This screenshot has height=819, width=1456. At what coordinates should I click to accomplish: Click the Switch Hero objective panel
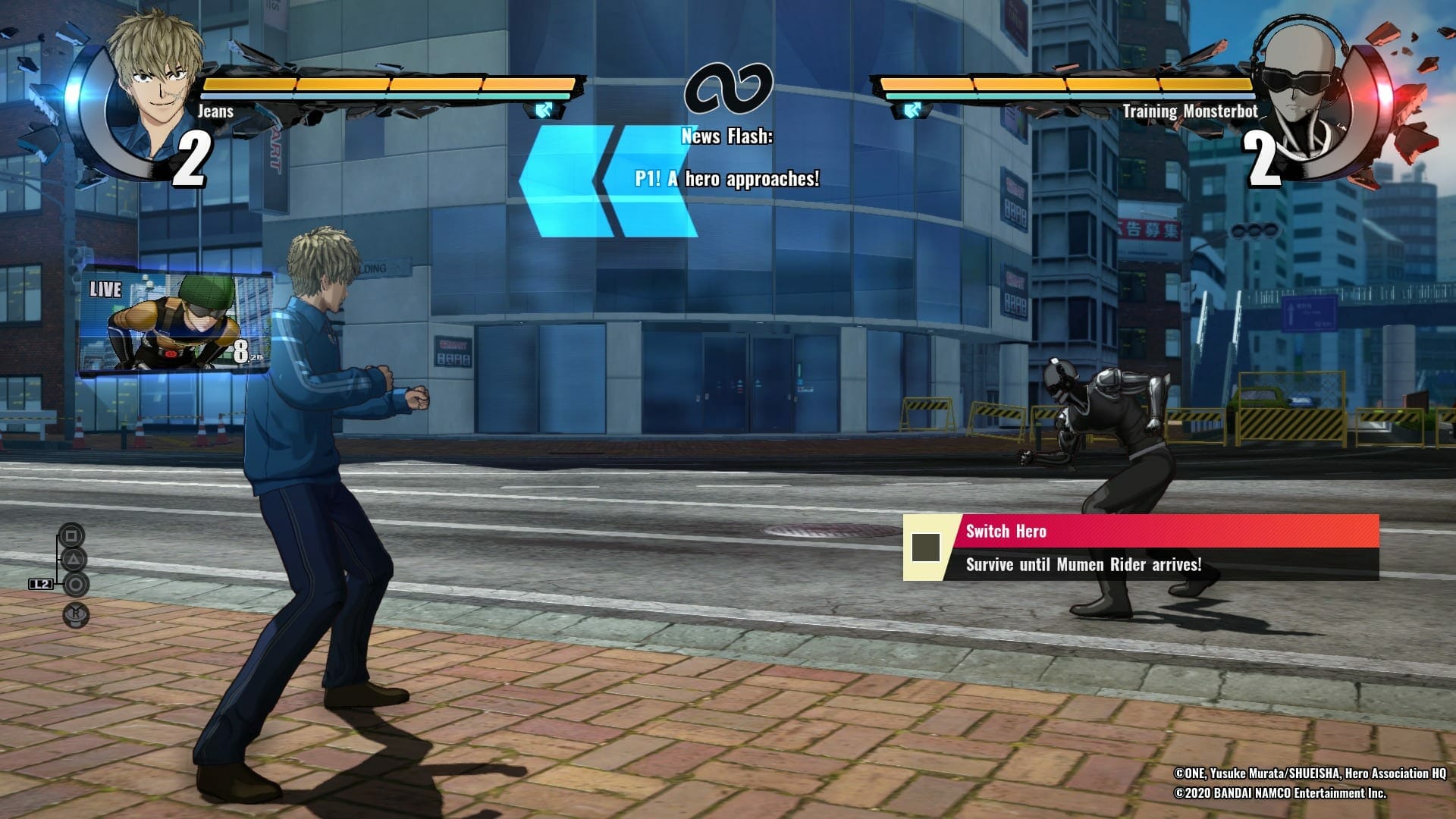coord(1141,548)
